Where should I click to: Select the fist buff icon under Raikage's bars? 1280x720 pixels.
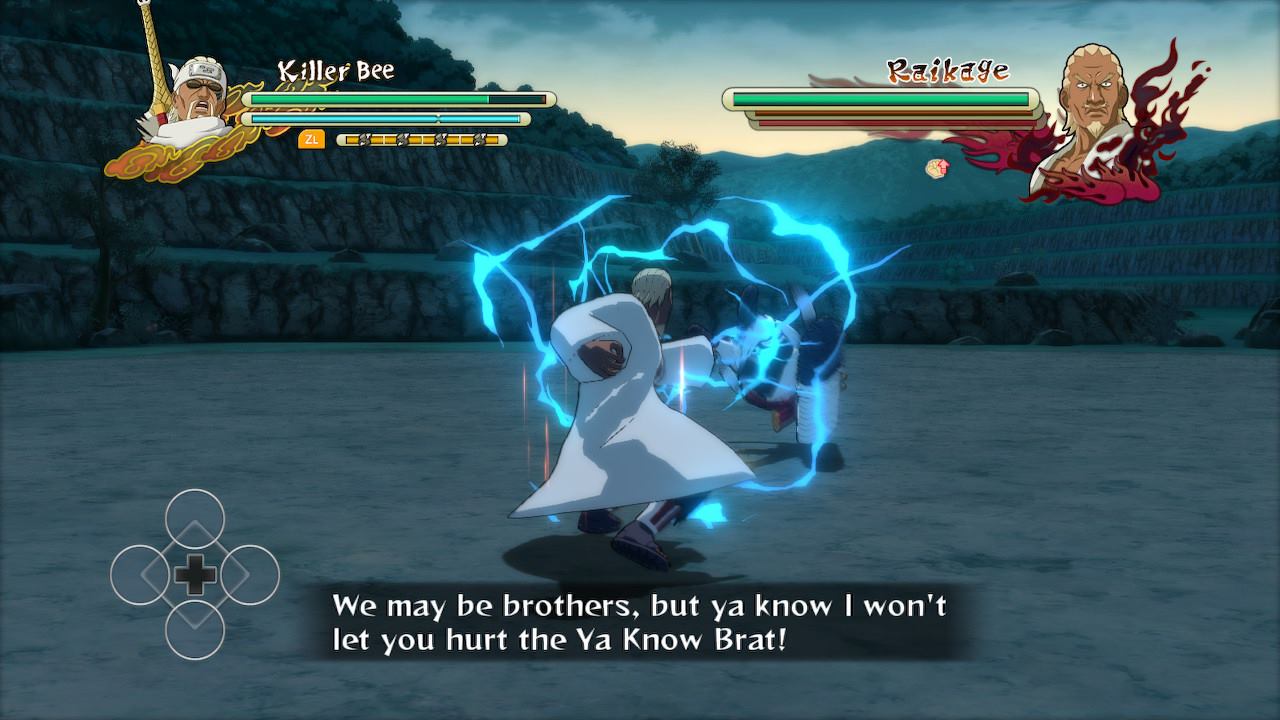pos(937,168)
